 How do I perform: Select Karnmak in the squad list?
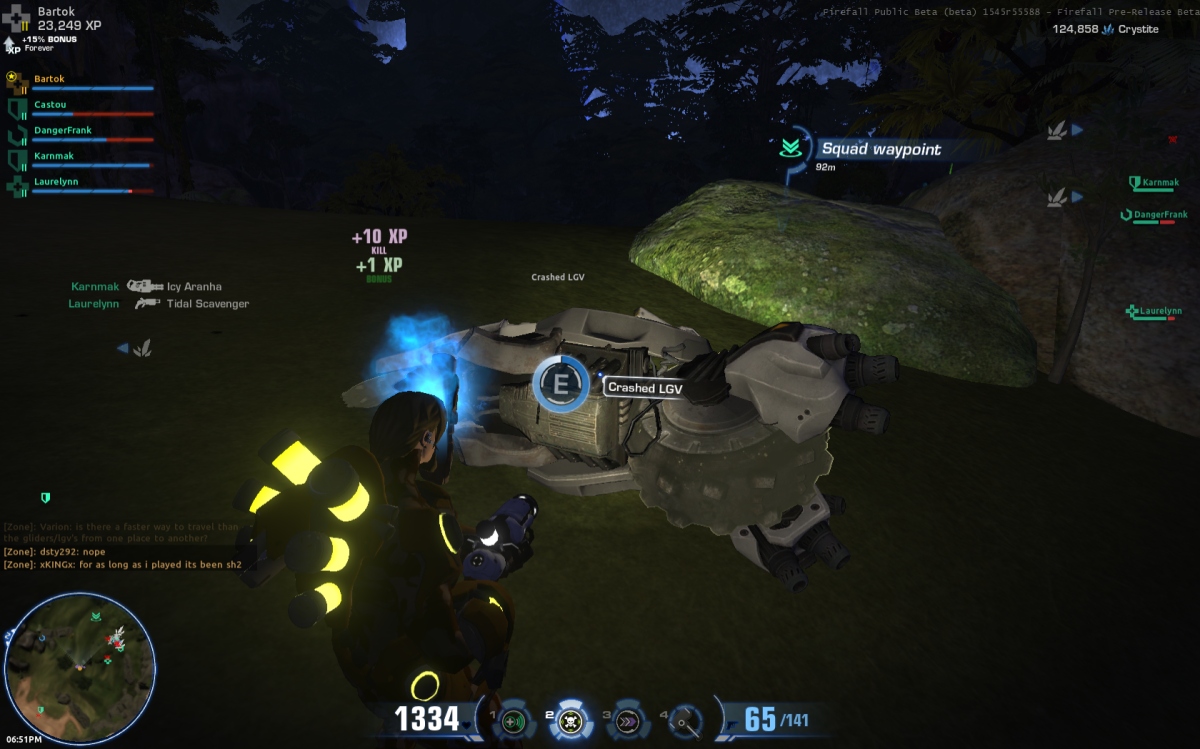coord(54,156)
